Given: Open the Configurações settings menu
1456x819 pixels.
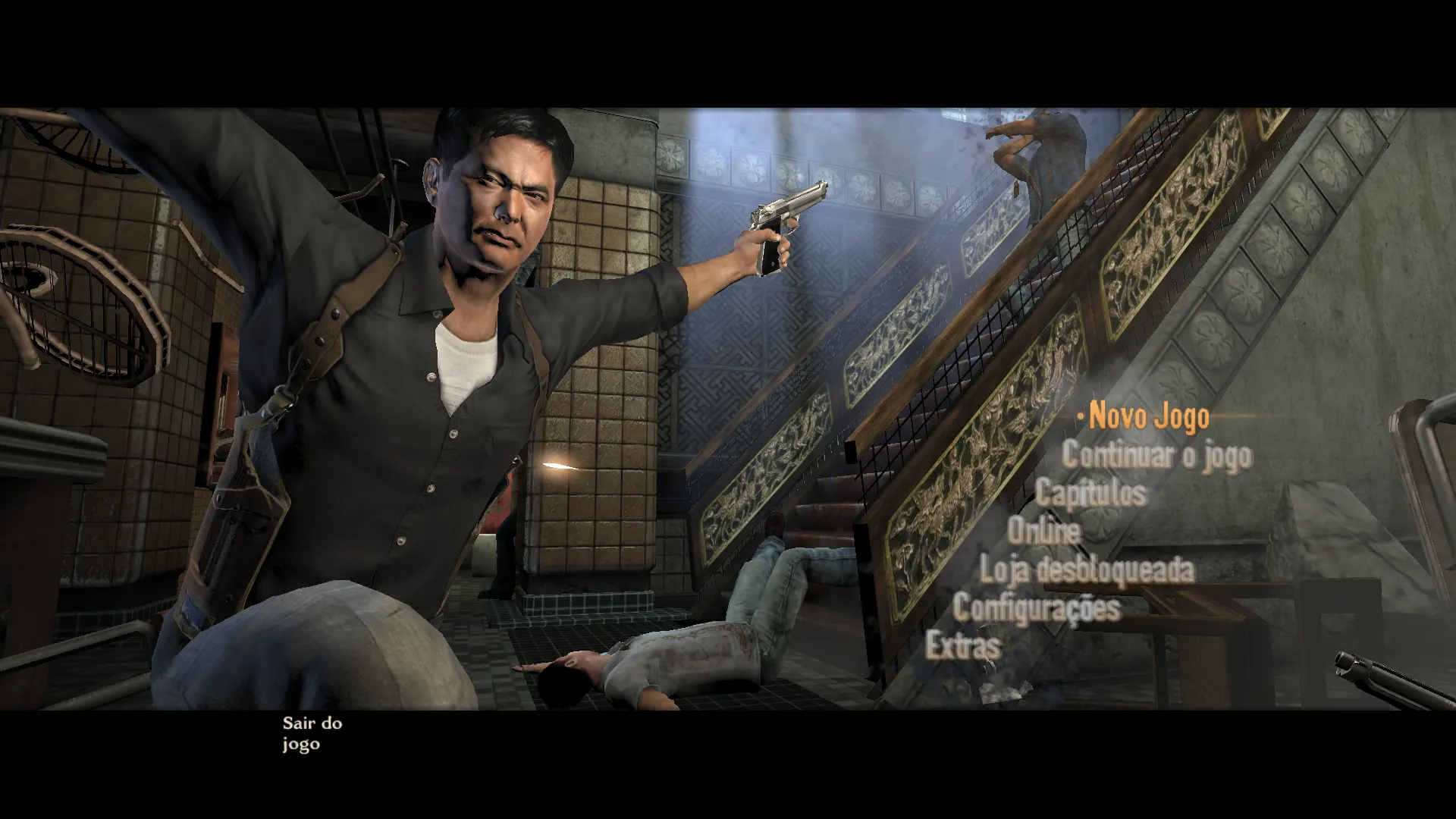Looking at the screenshot, I should (x=1036, y=608).
